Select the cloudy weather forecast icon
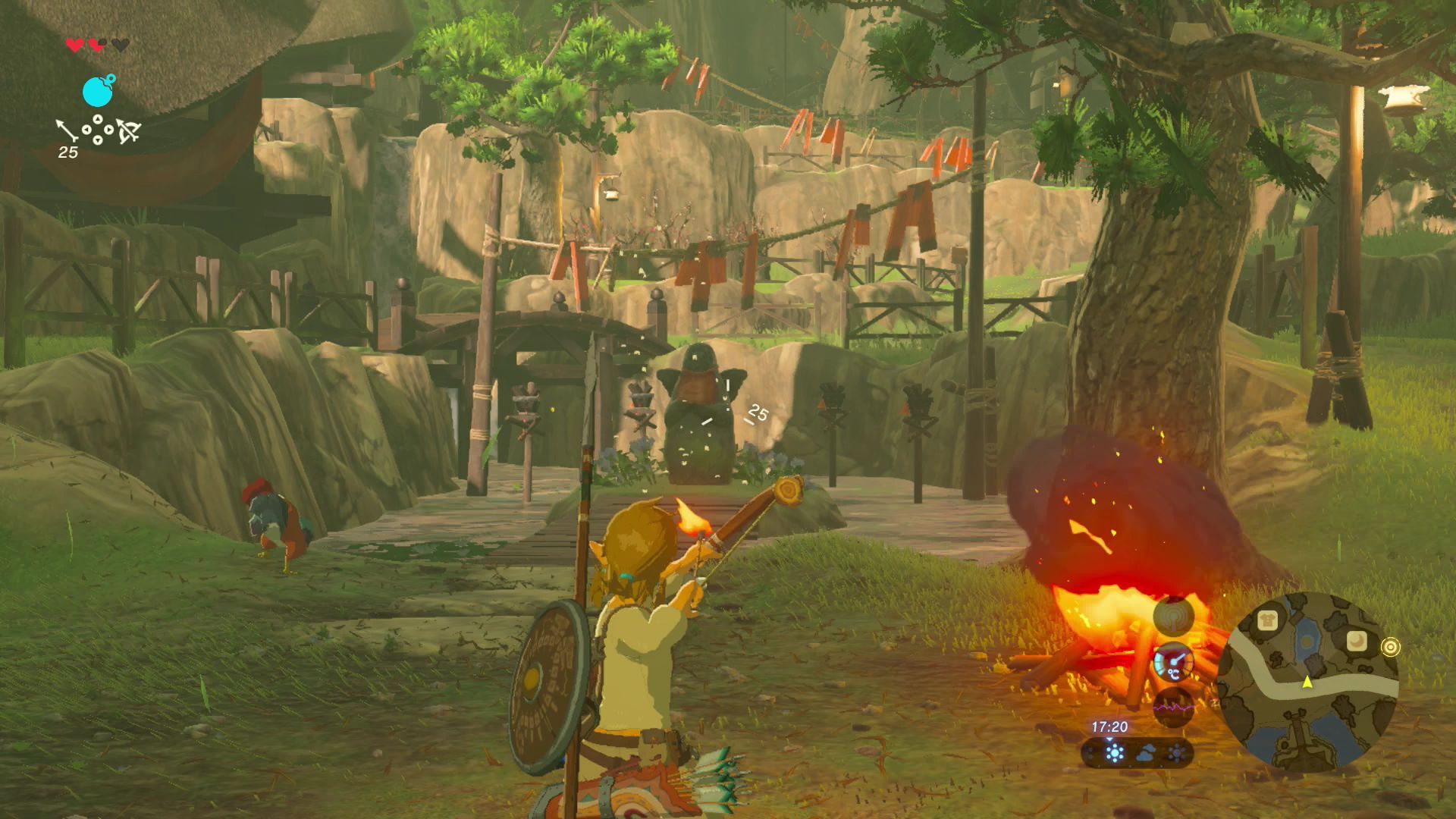 pos(1146,753)
